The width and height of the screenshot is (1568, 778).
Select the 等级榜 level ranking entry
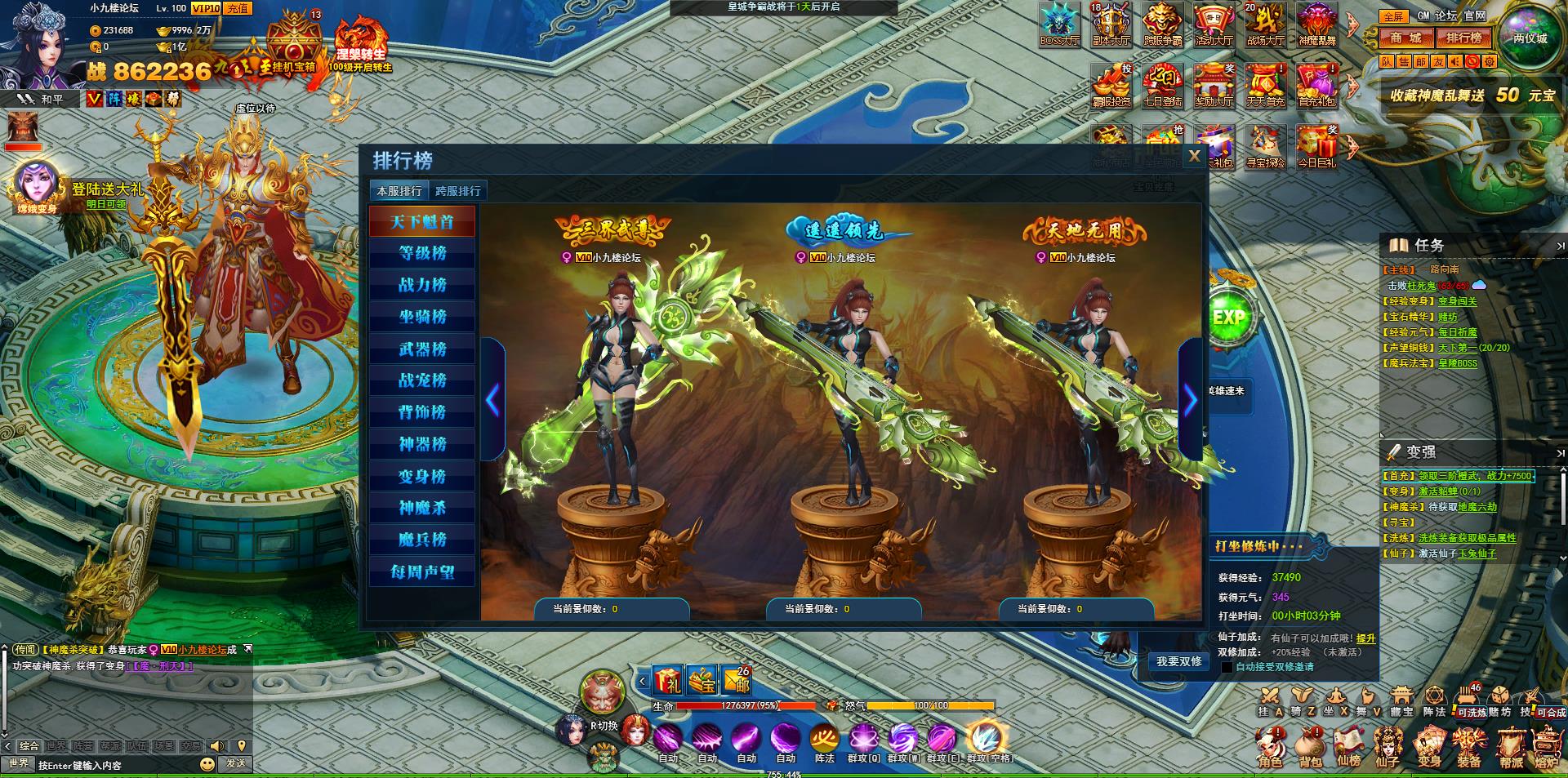click(x=422, y=253)
